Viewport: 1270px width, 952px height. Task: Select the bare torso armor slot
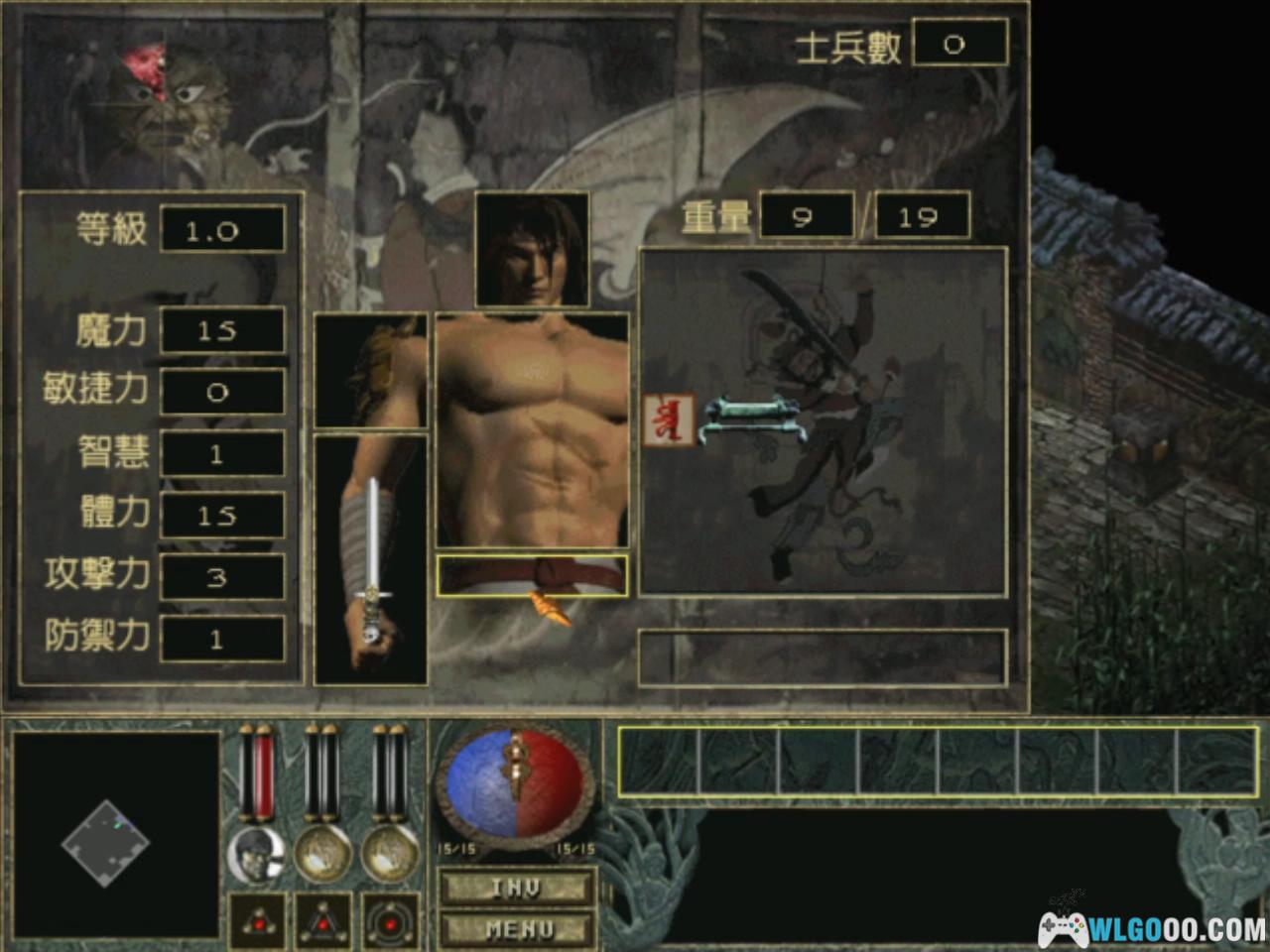[x=532, y=430]
